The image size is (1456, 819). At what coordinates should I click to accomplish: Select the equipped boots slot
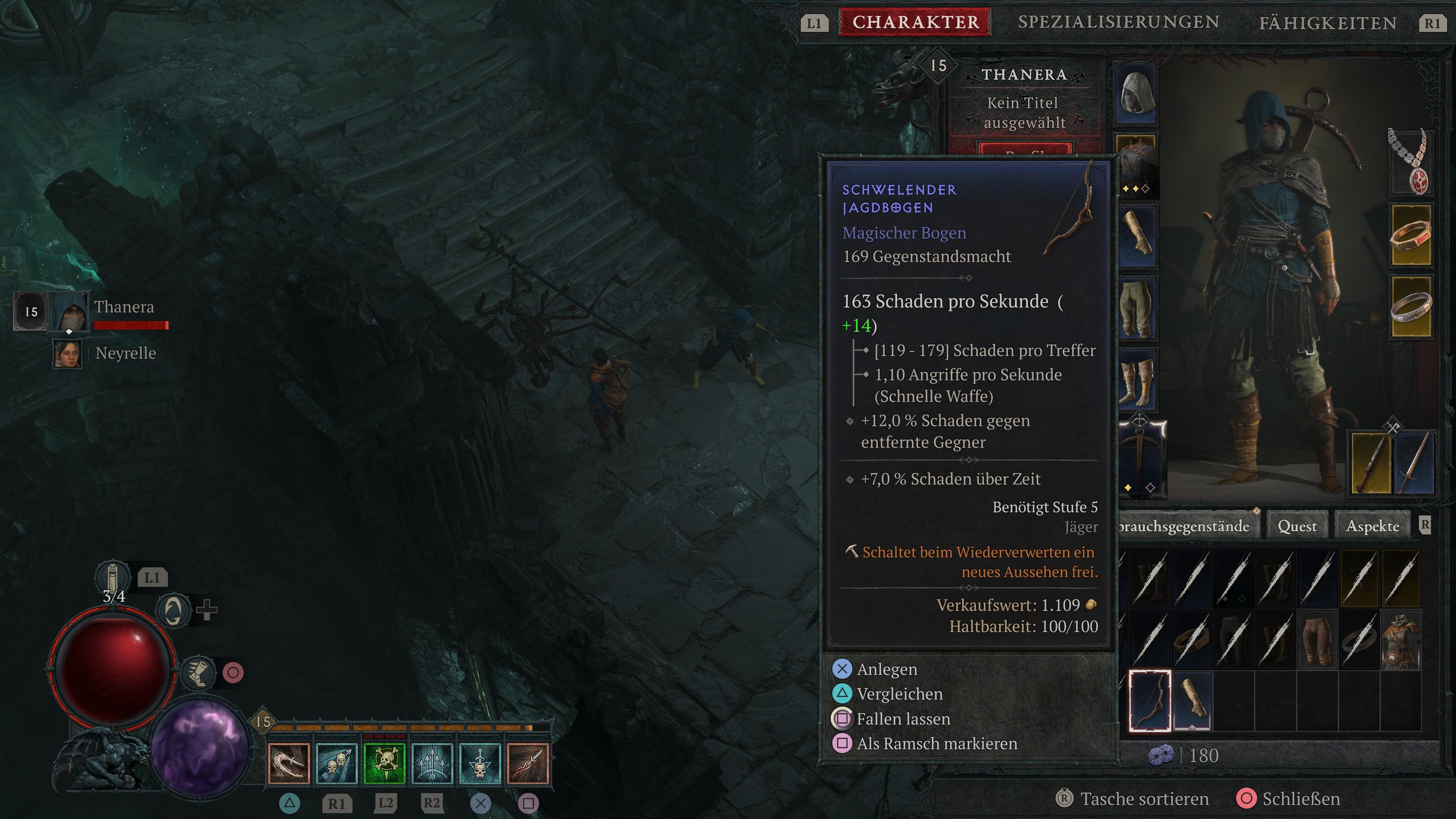coord(1137,379)
